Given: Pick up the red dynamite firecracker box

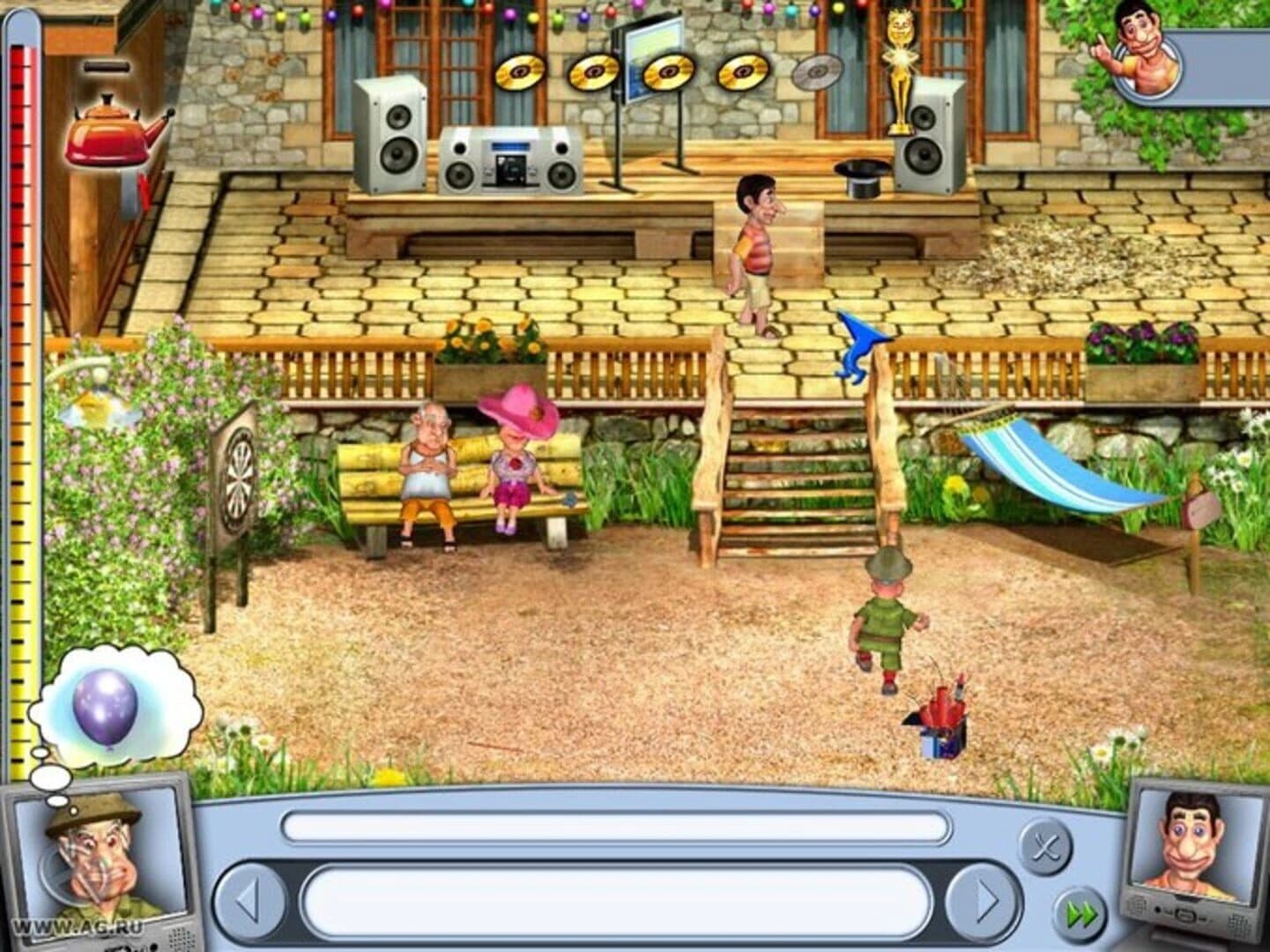Looking at the screenshot, I should [x=941, y=714].
